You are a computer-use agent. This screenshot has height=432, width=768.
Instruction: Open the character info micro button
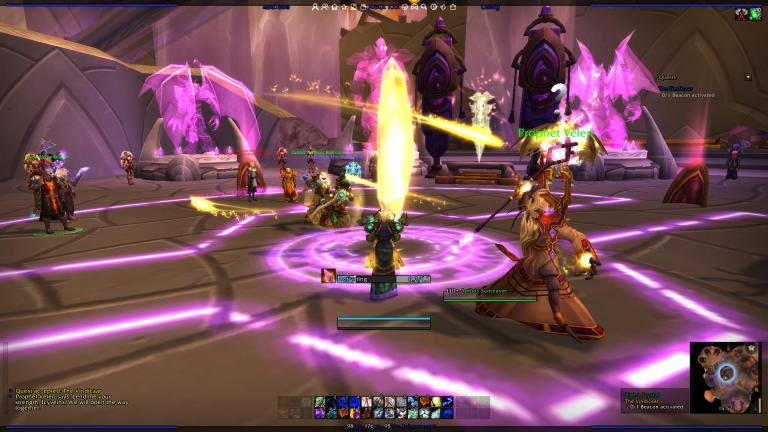point(316,6)
